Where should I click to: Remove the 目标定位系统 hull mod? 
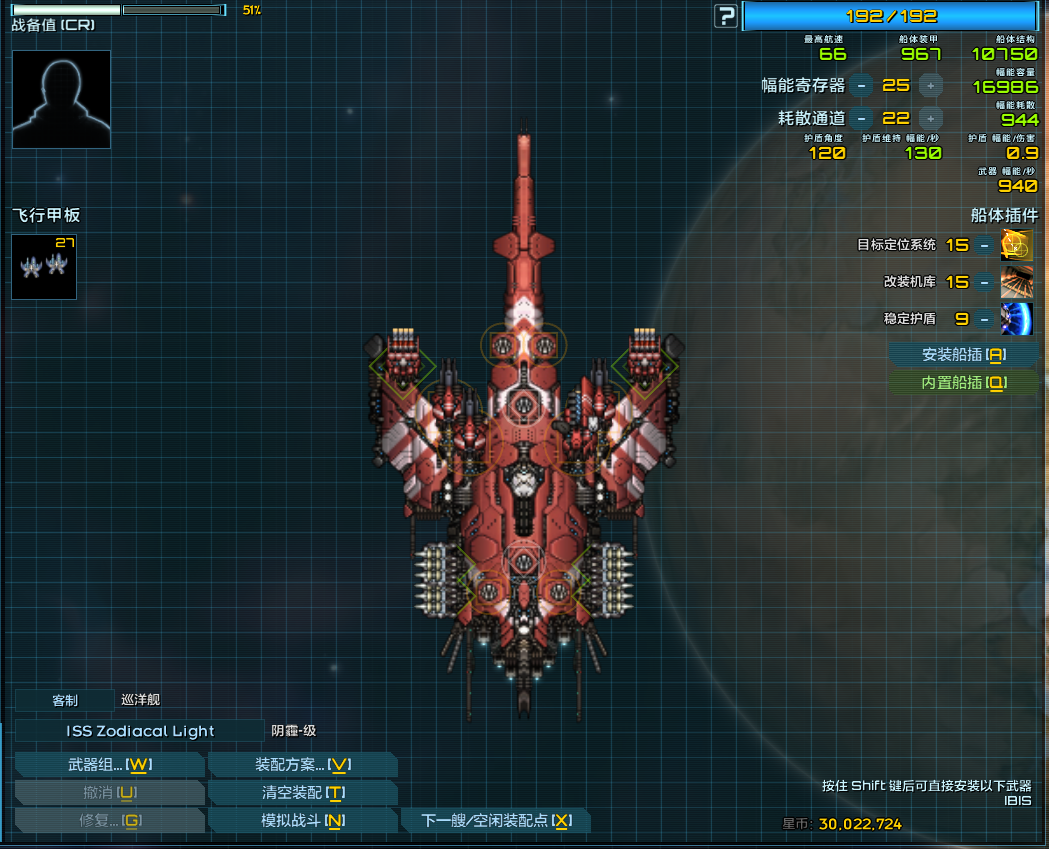pos(985,245)
